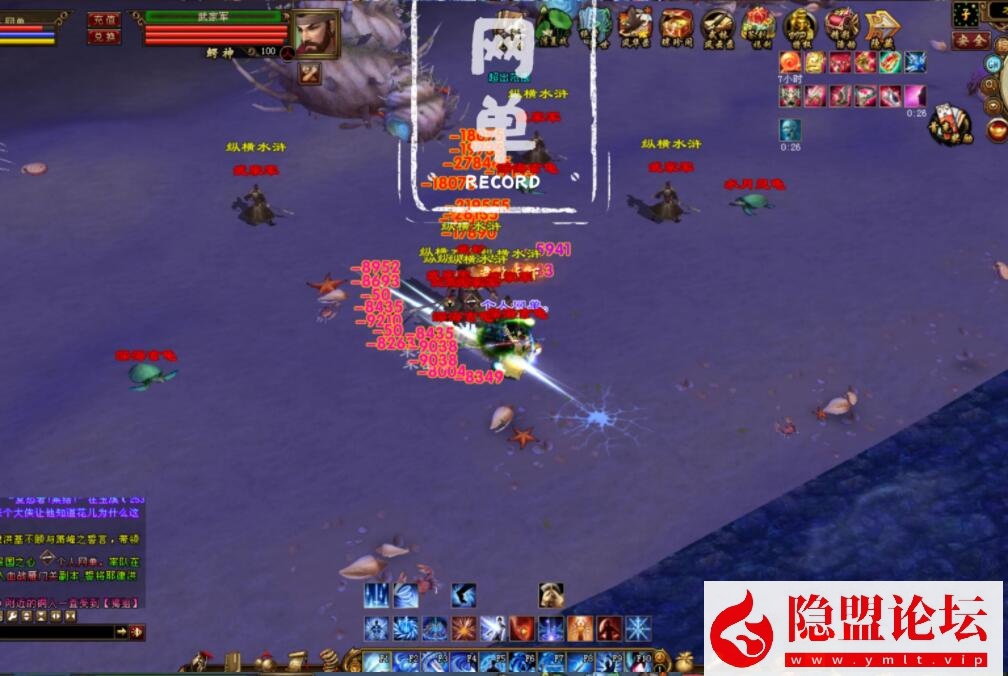Activate the orange starburst explosion skill

(x=463, y=629)
